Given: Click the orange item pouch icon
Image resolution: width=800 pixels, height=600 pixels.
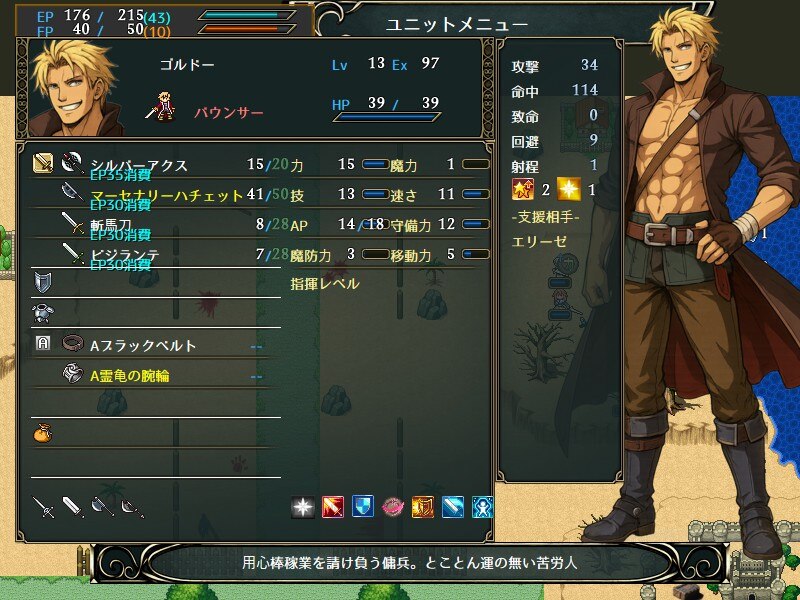Looking at the screenshot, I should [43, 433].
